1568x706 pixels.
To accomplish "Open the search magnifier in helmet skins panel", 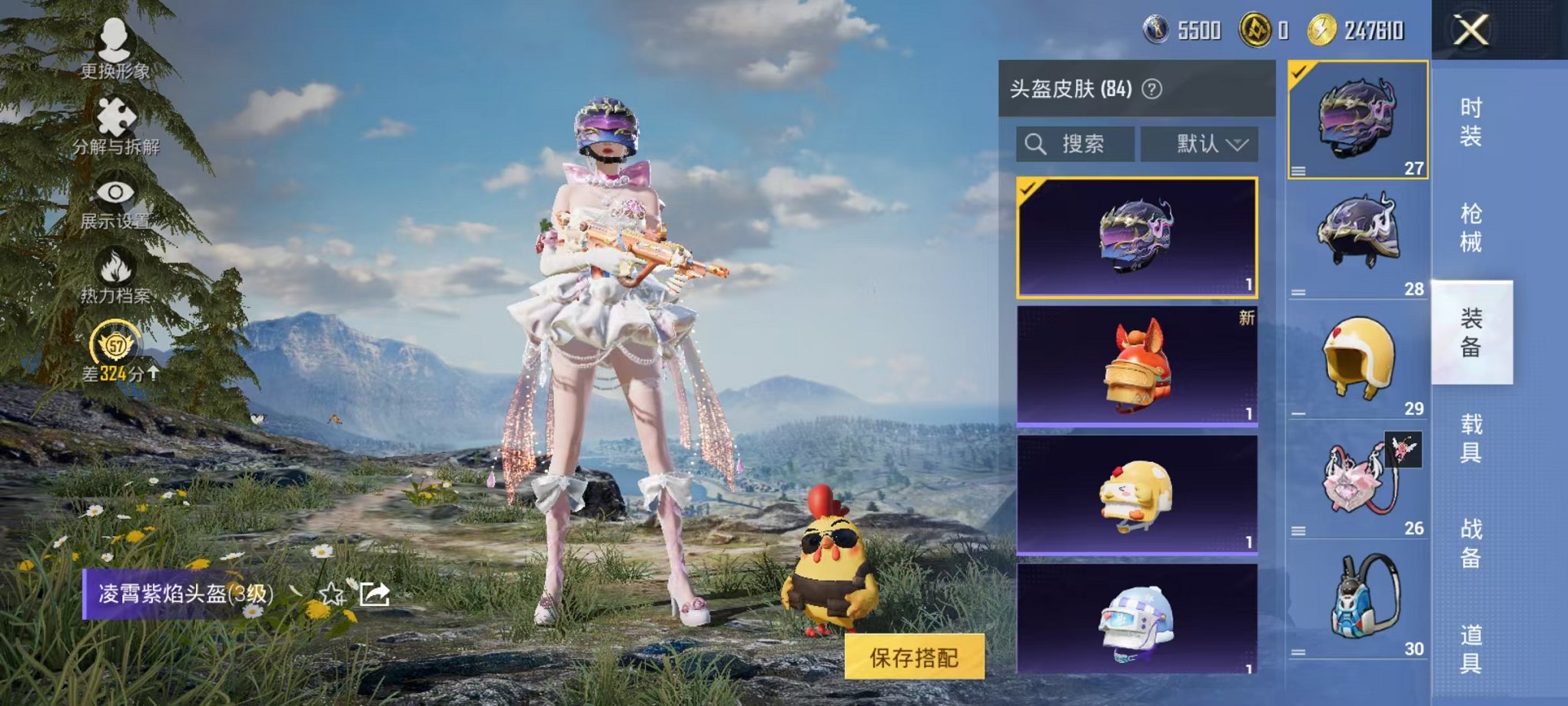I will point(1035,145).
